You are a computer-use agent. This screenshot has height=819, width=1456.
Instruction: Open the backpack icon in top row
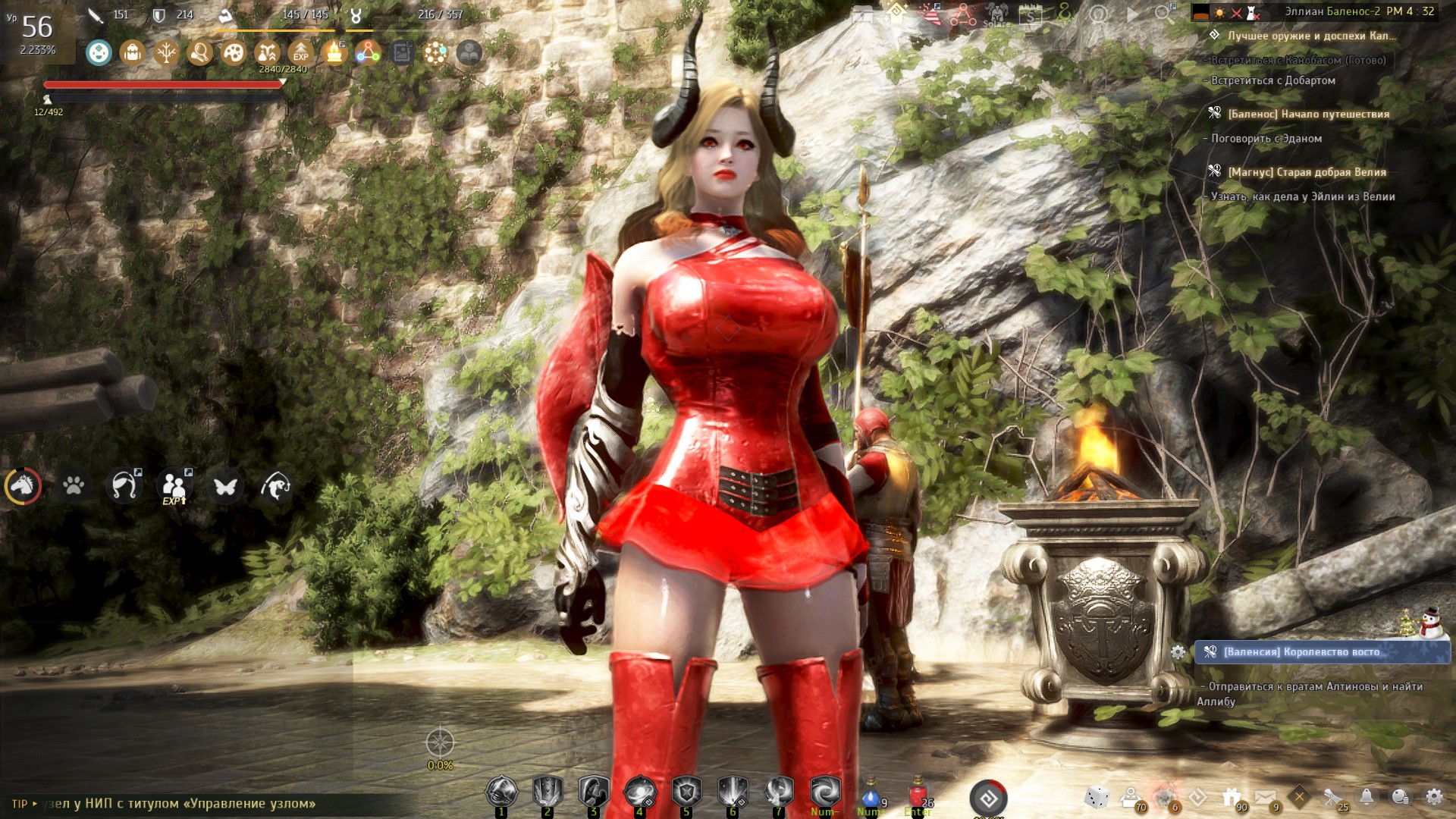(133, 52)
